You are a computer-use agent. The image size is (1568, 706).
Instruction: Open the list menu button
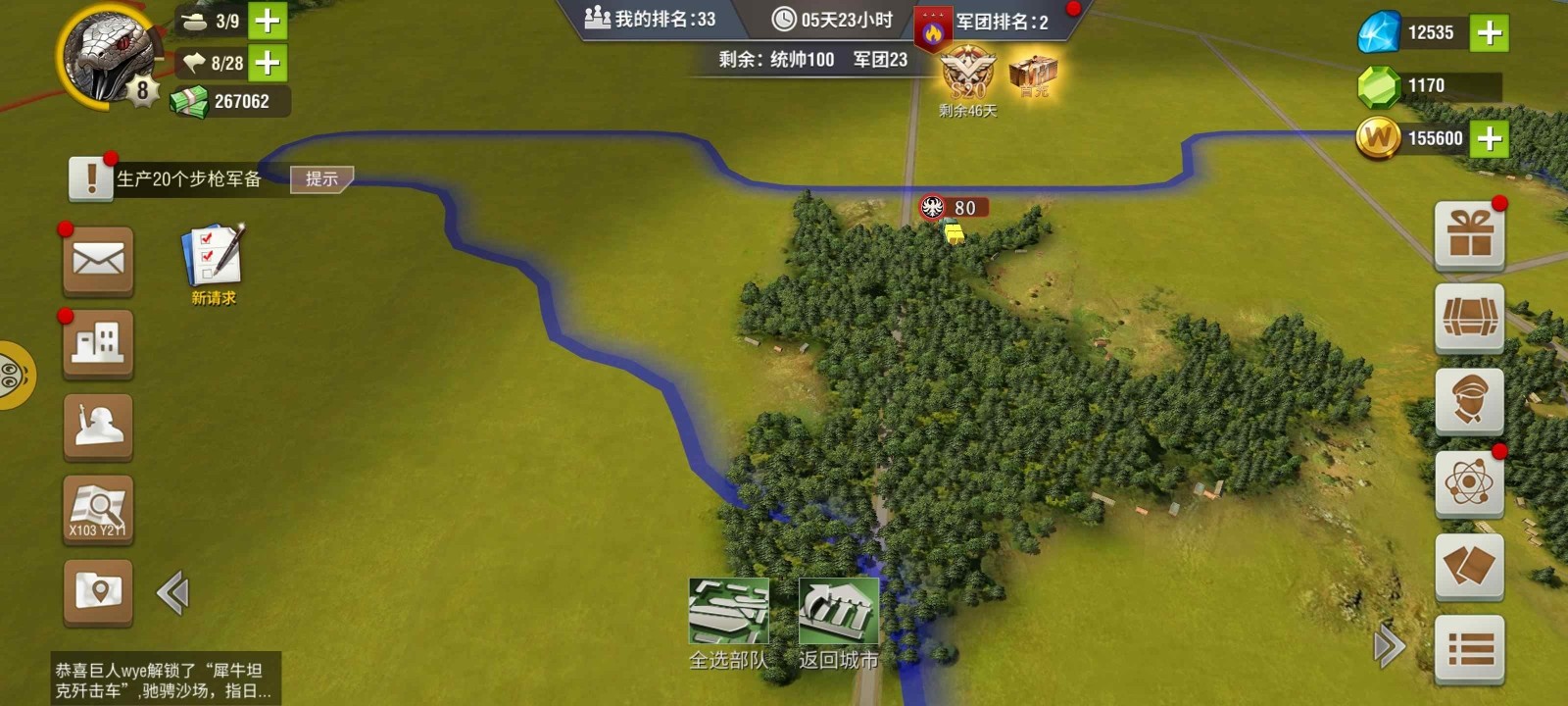coord(1469,649)
